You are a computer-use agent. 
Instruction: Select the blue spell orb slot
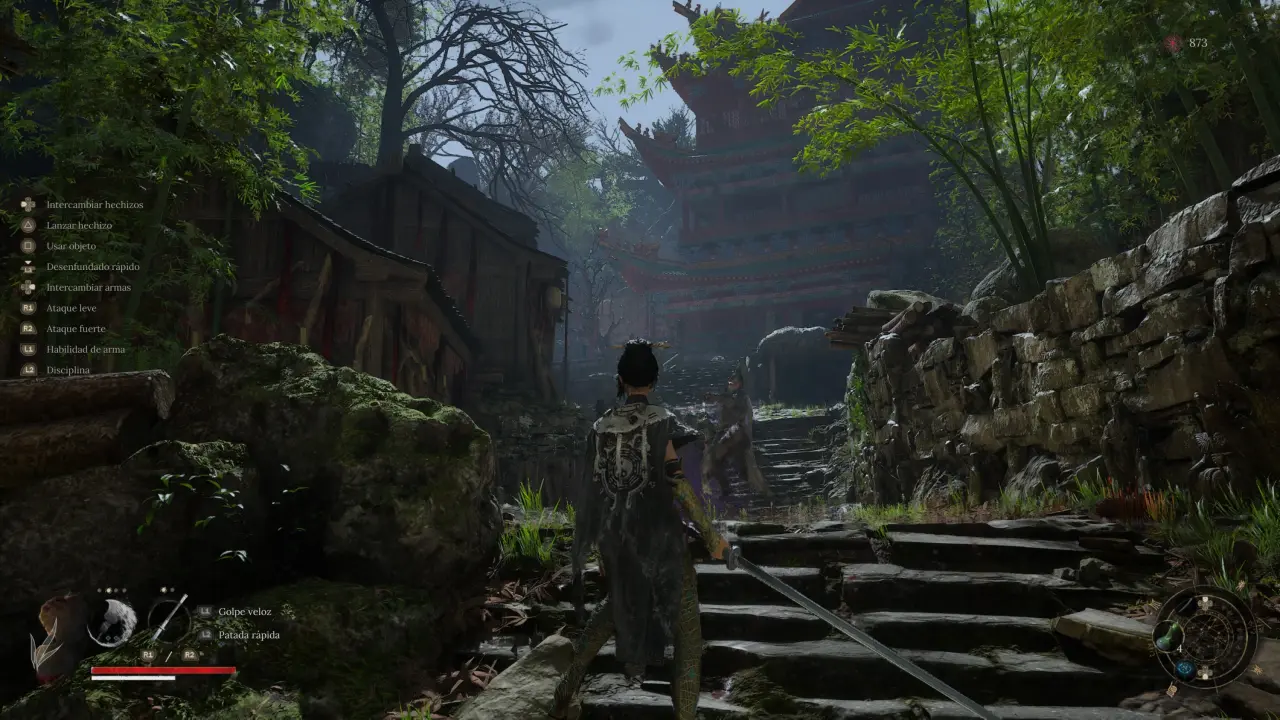(x=1185, y=671)
